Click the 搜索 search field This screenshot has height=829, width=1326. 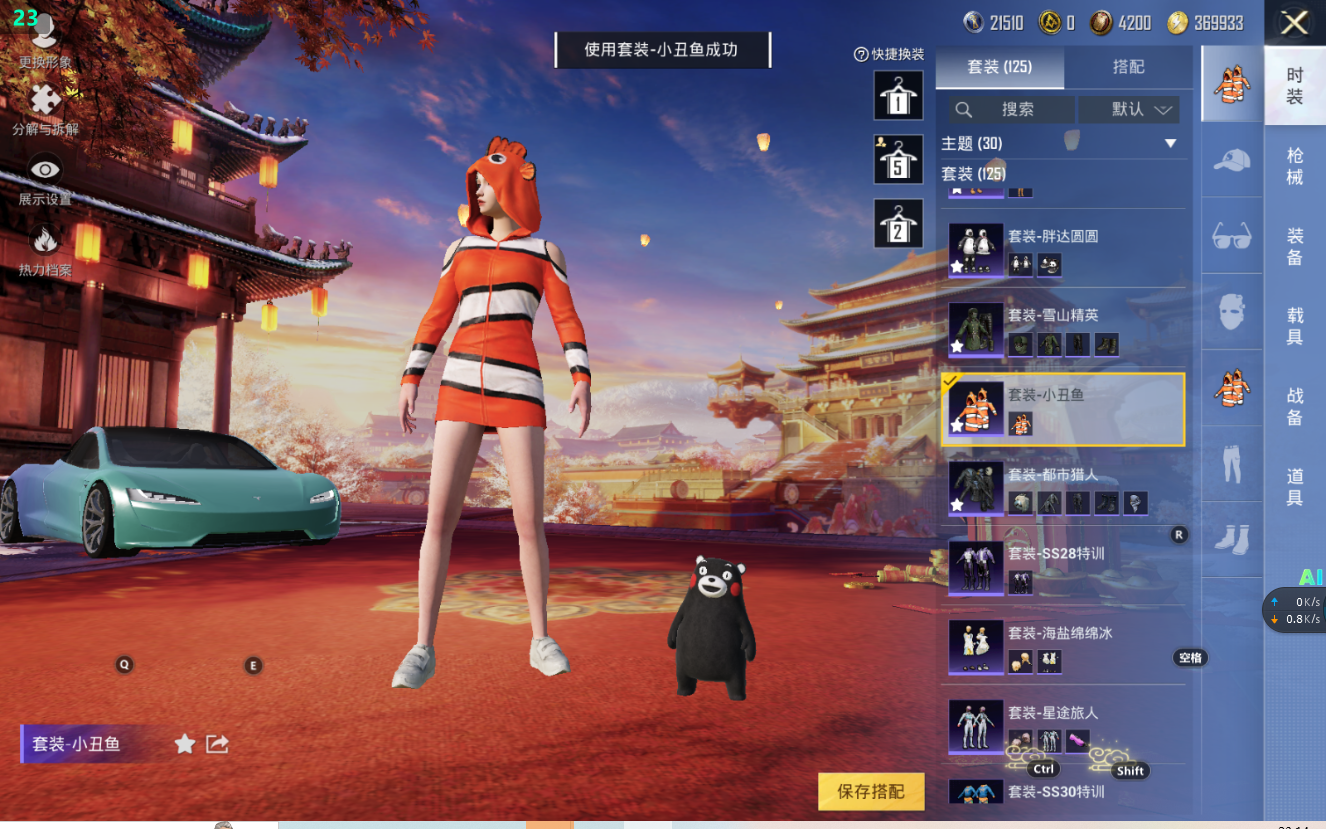click(x=1011, y=109)
